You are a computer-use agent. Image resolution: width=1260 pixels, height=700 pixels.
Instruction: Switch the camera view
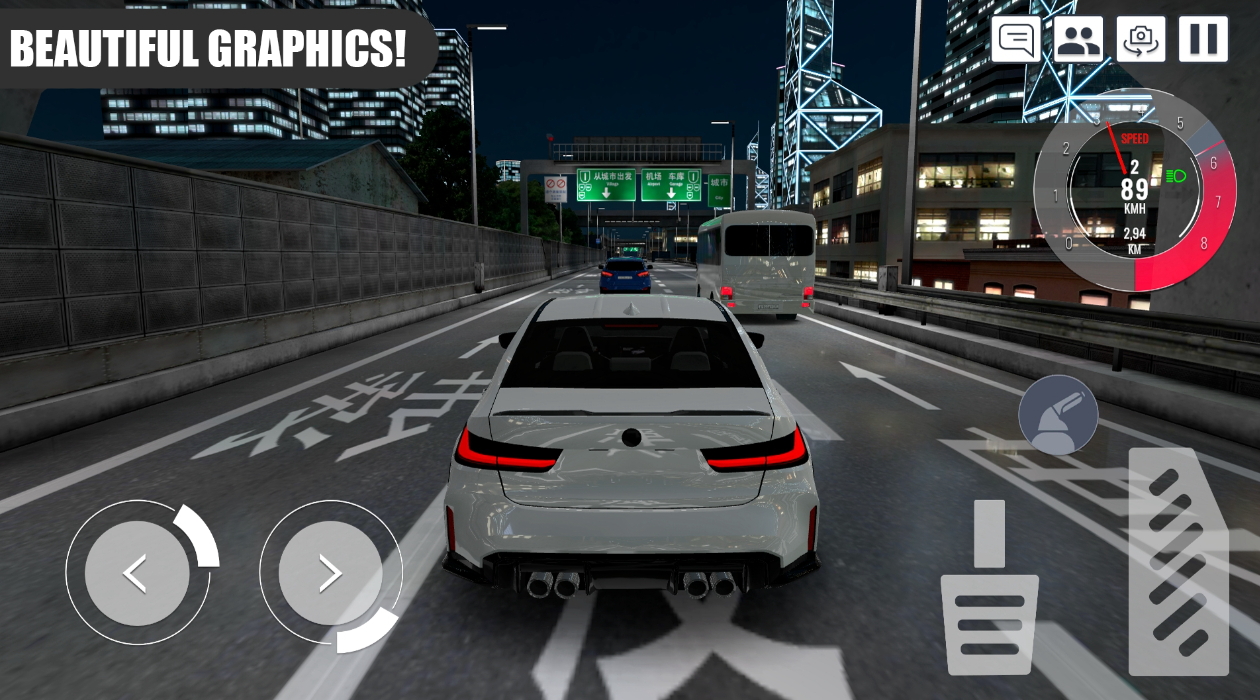[x=1140, y=40]
